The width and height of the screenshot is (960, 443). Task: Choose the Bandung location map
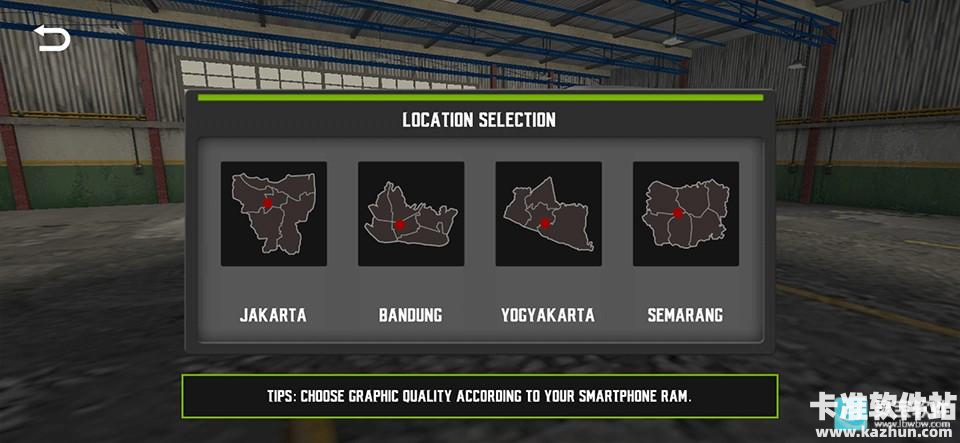(411, 214)
